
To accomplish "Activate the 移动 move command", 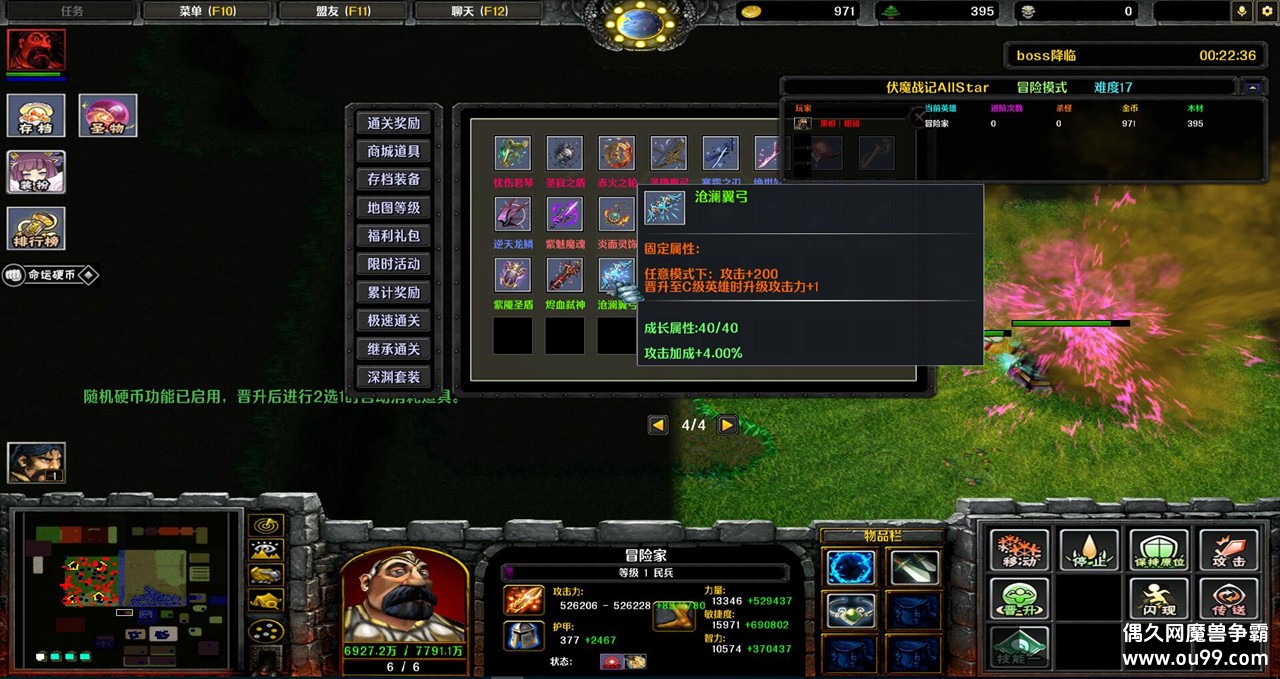I will 1019,550.
